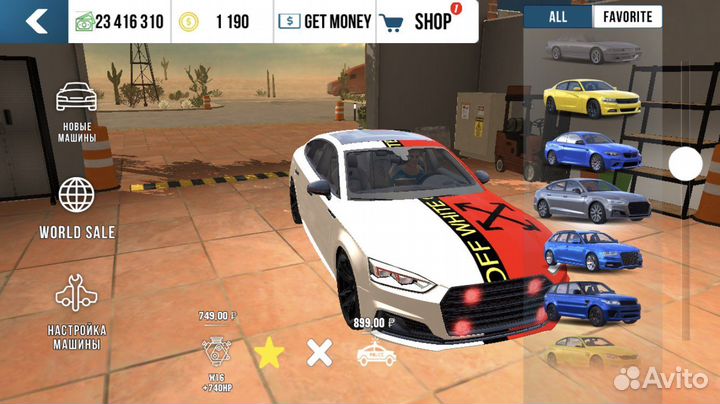Go back using the arrow button
This screenshot has width=720, height=404.
point(35,20)
